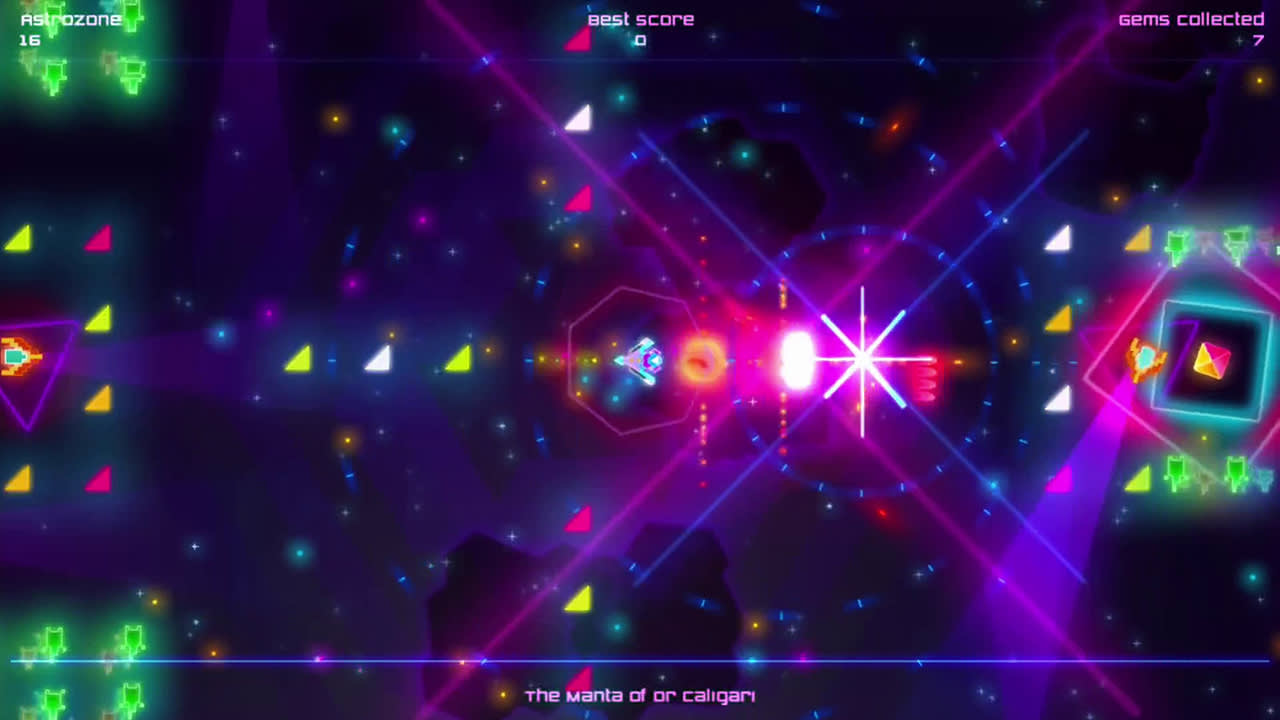
Task: Click the Best Score heading at the top
Action: pos(640,18)
